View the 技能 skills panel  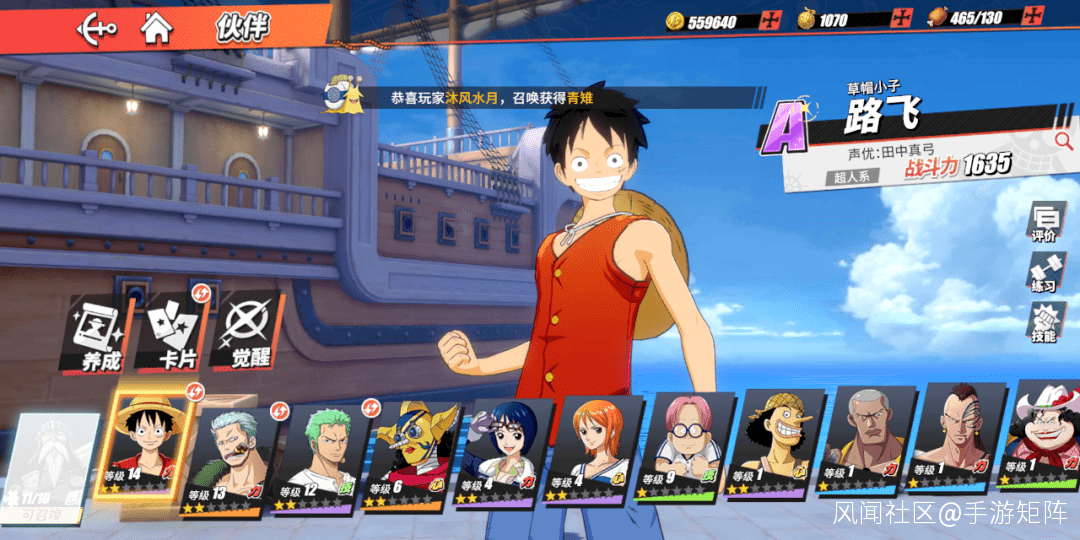click(1044, 322)
